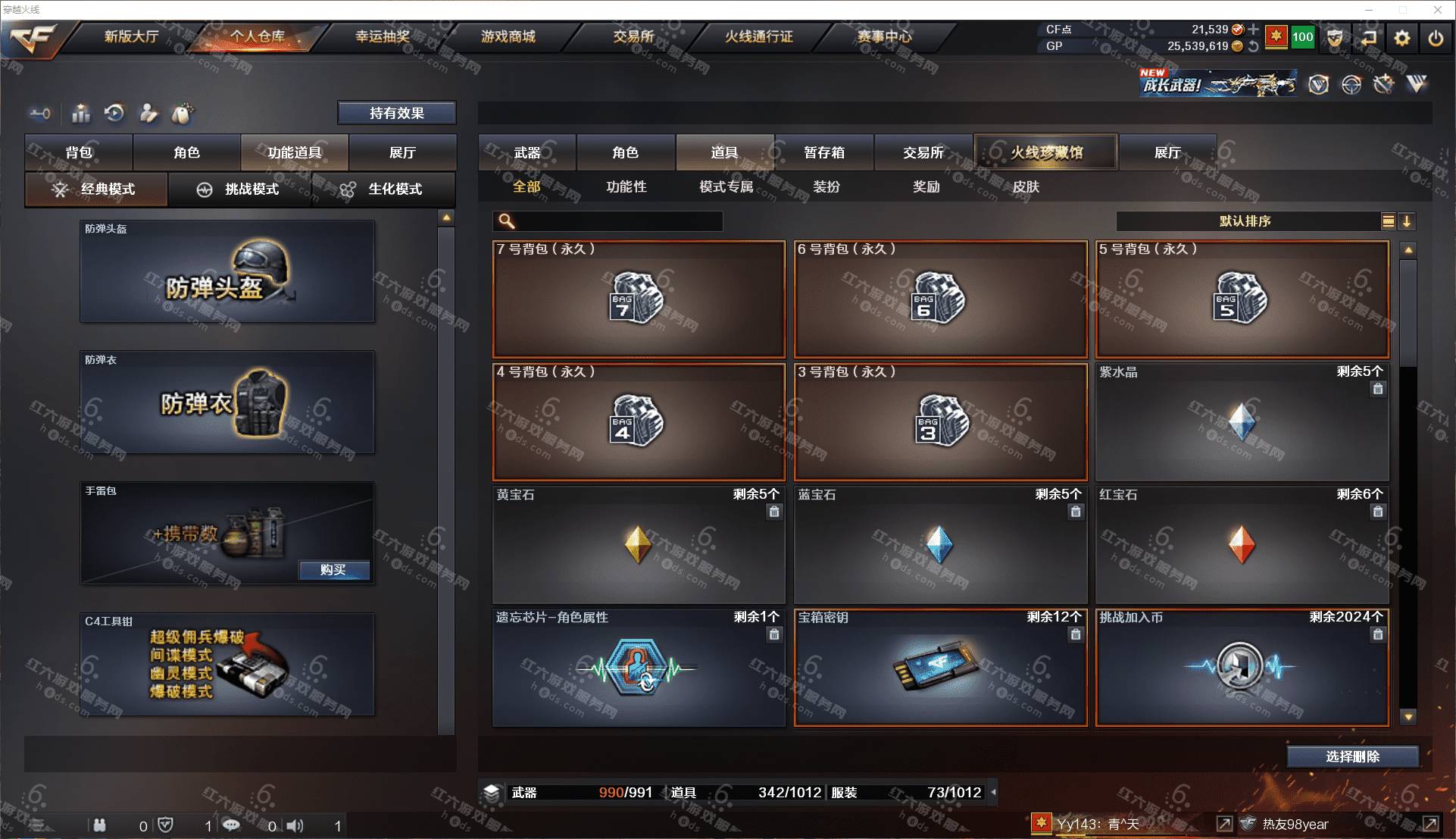The width and height of the screenshot is (1456, 839).
Task: Select the 紫水晶 item tile
Action: point(1242,422)
